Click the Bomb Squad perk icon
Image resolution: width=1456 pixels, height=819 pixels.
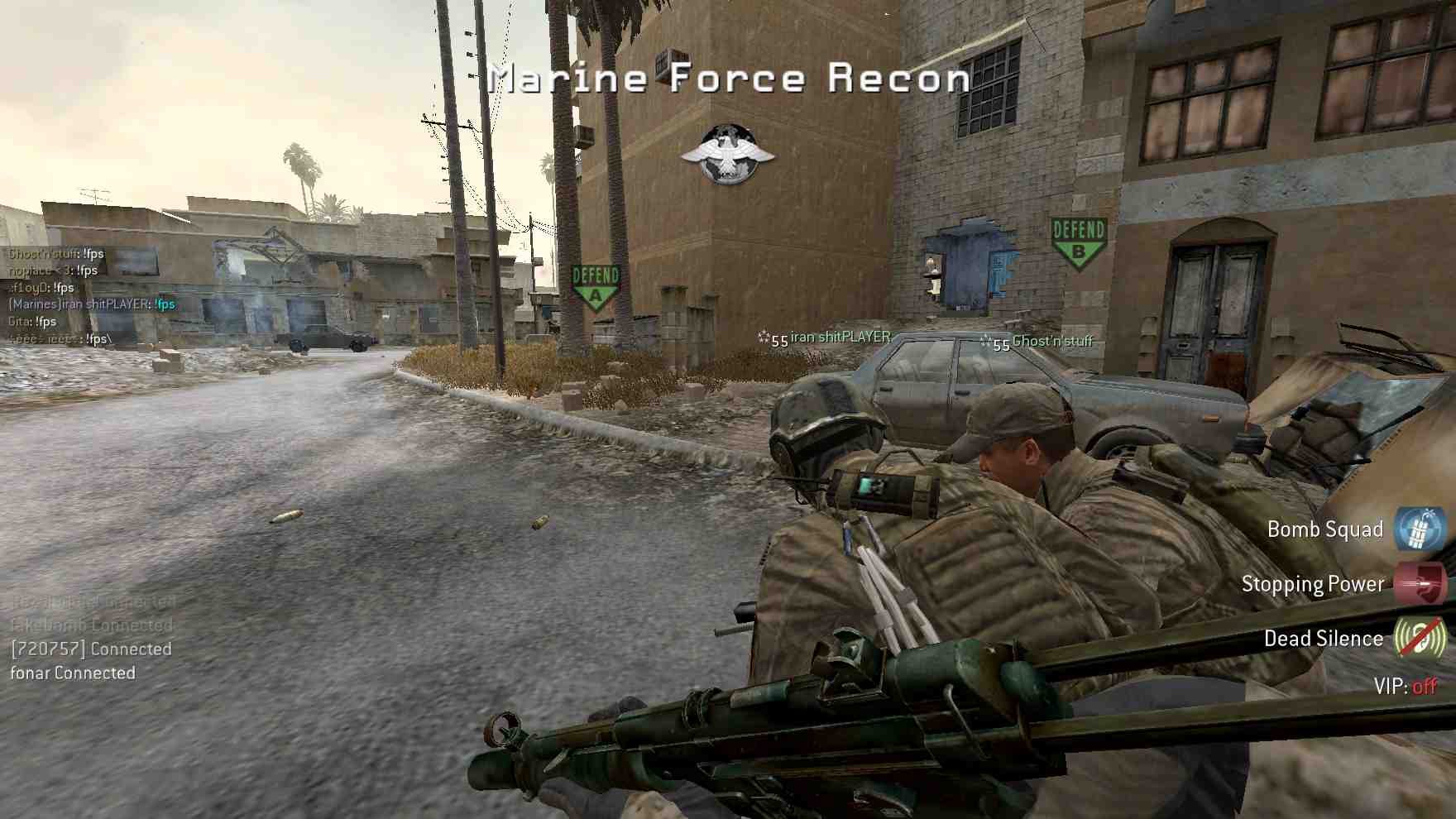pos(1420,529)
